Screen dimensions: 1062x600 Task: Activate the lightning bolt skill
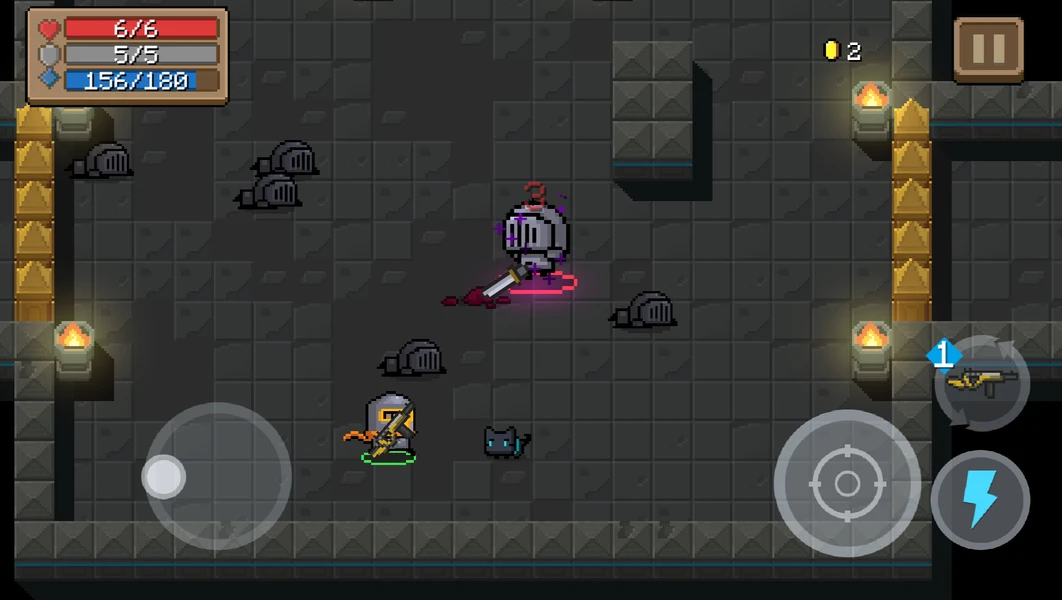pyautogui.click(x=980, y=500)
